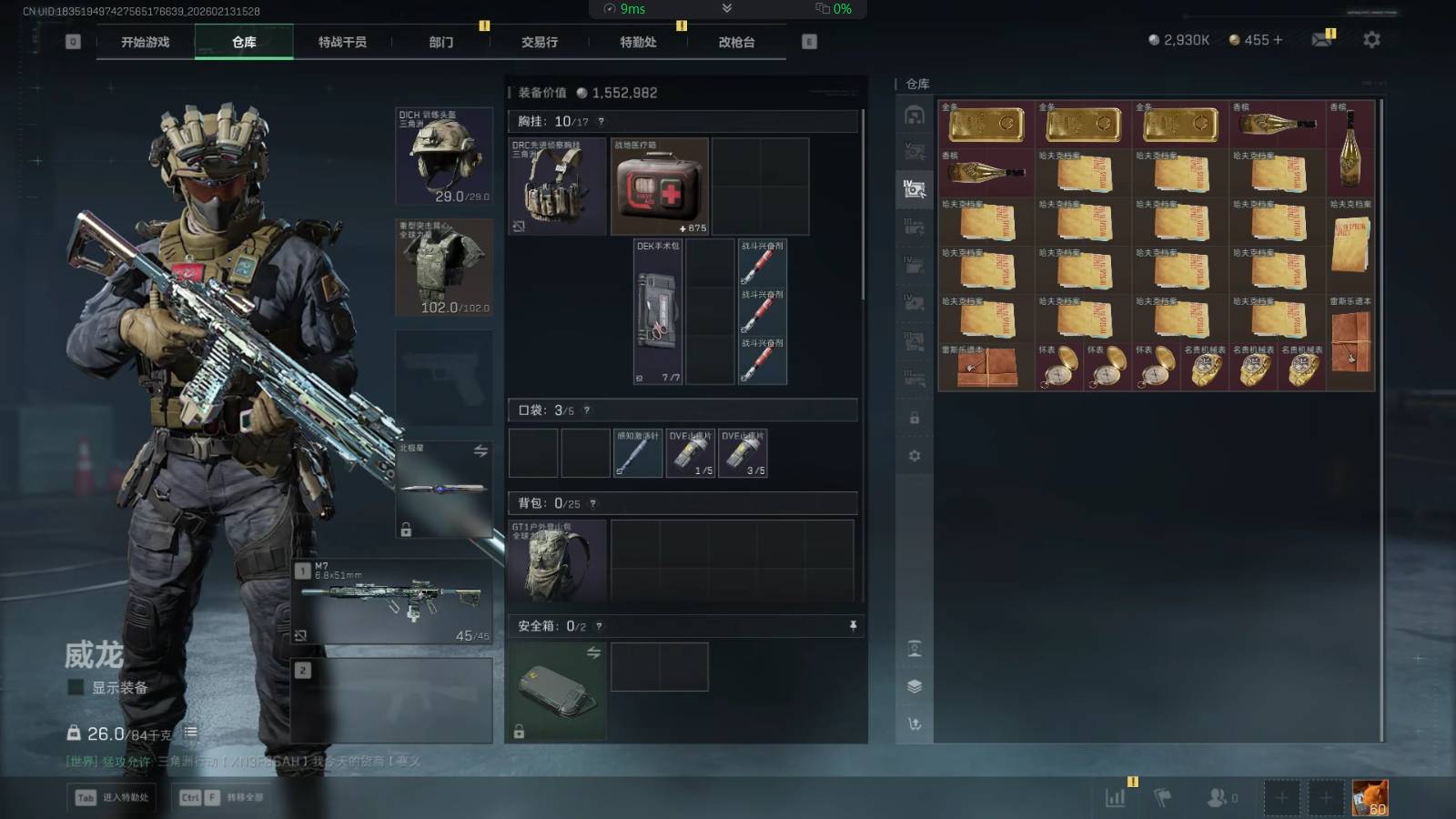Open the 特战干员 tab
The image size is (1456, 819).
point(342,42)
